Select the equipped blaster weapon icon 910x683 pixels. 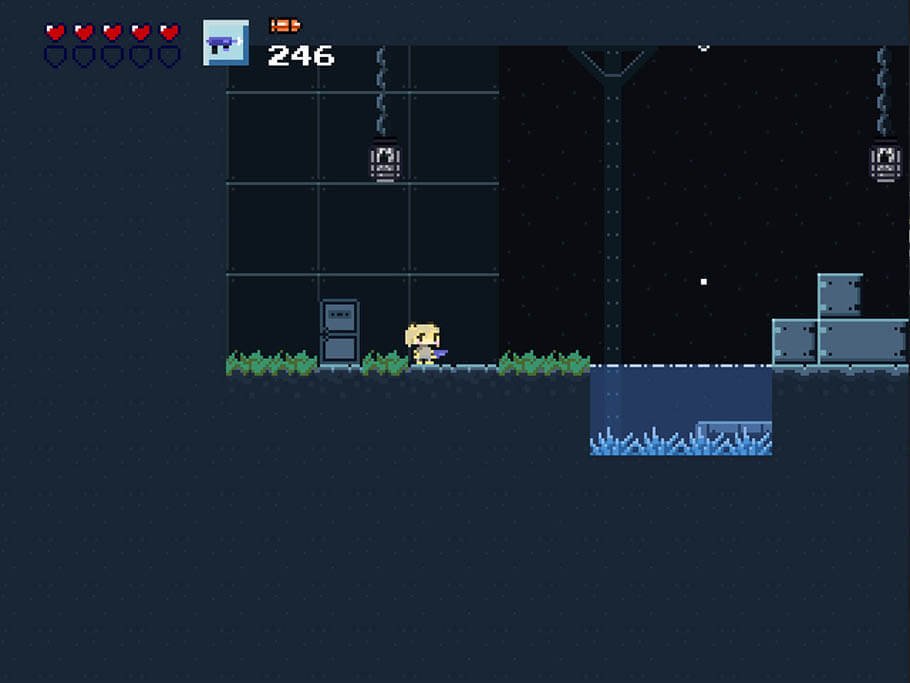225,43
